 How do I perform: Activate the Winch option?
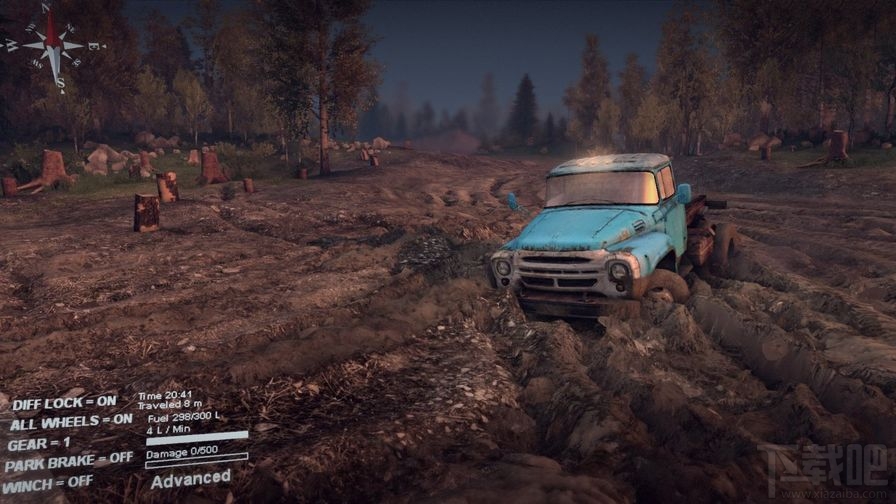coord(48,481)
